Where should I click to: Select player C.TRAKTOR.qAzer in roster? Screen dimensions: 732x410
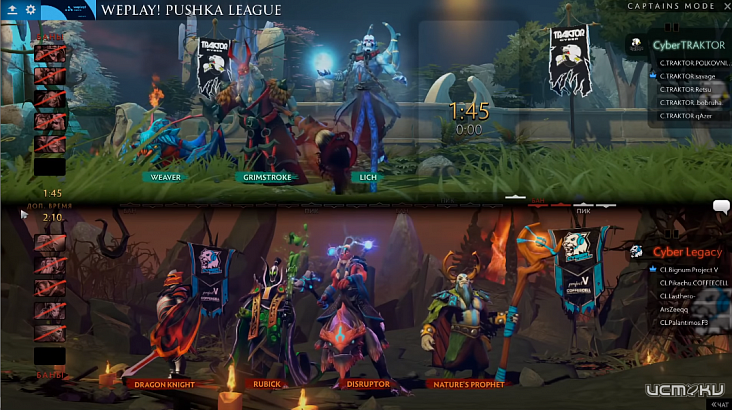pos(686,115)
